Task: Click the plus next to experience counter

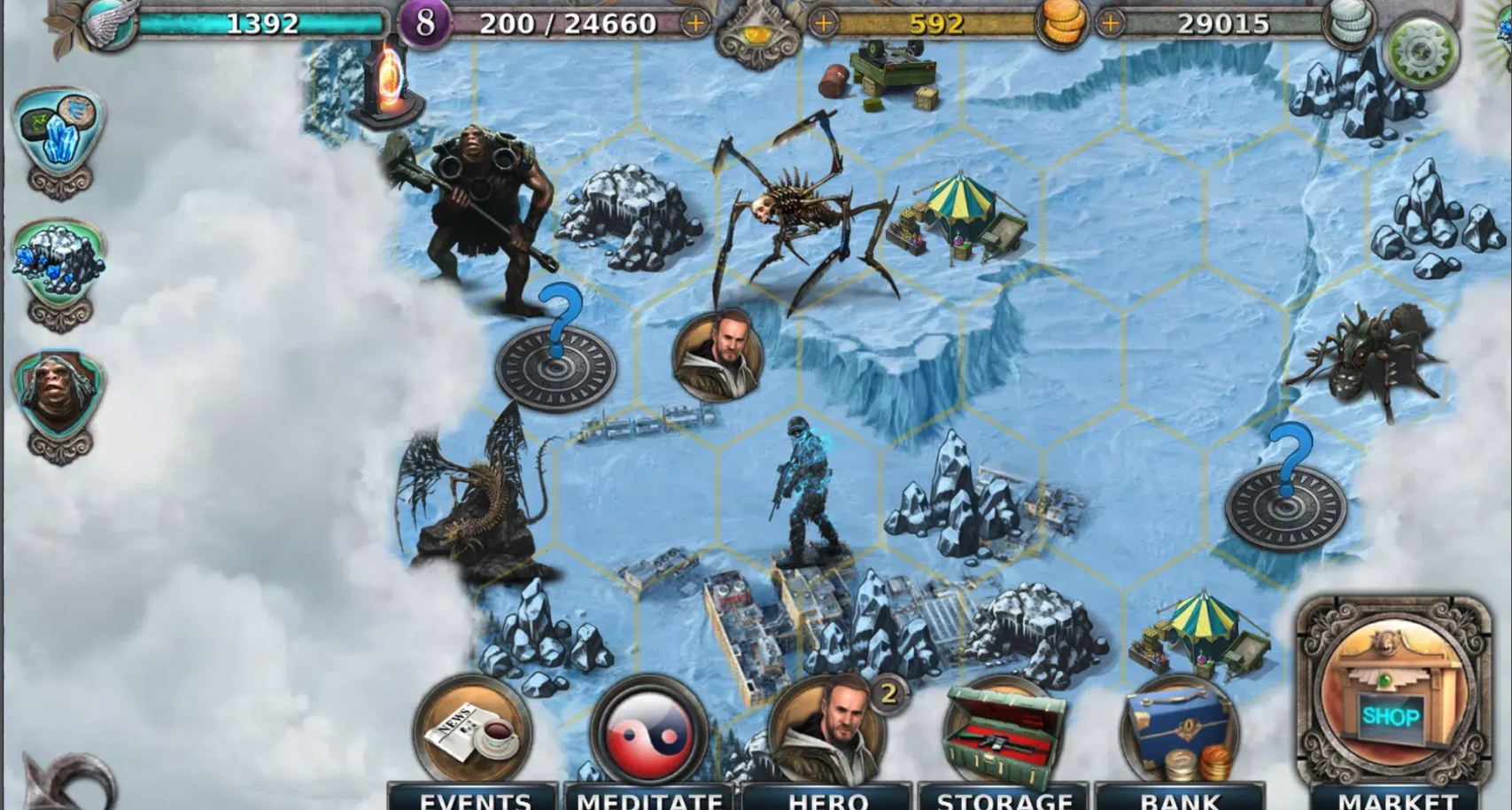Action: (x=696, y=24)
